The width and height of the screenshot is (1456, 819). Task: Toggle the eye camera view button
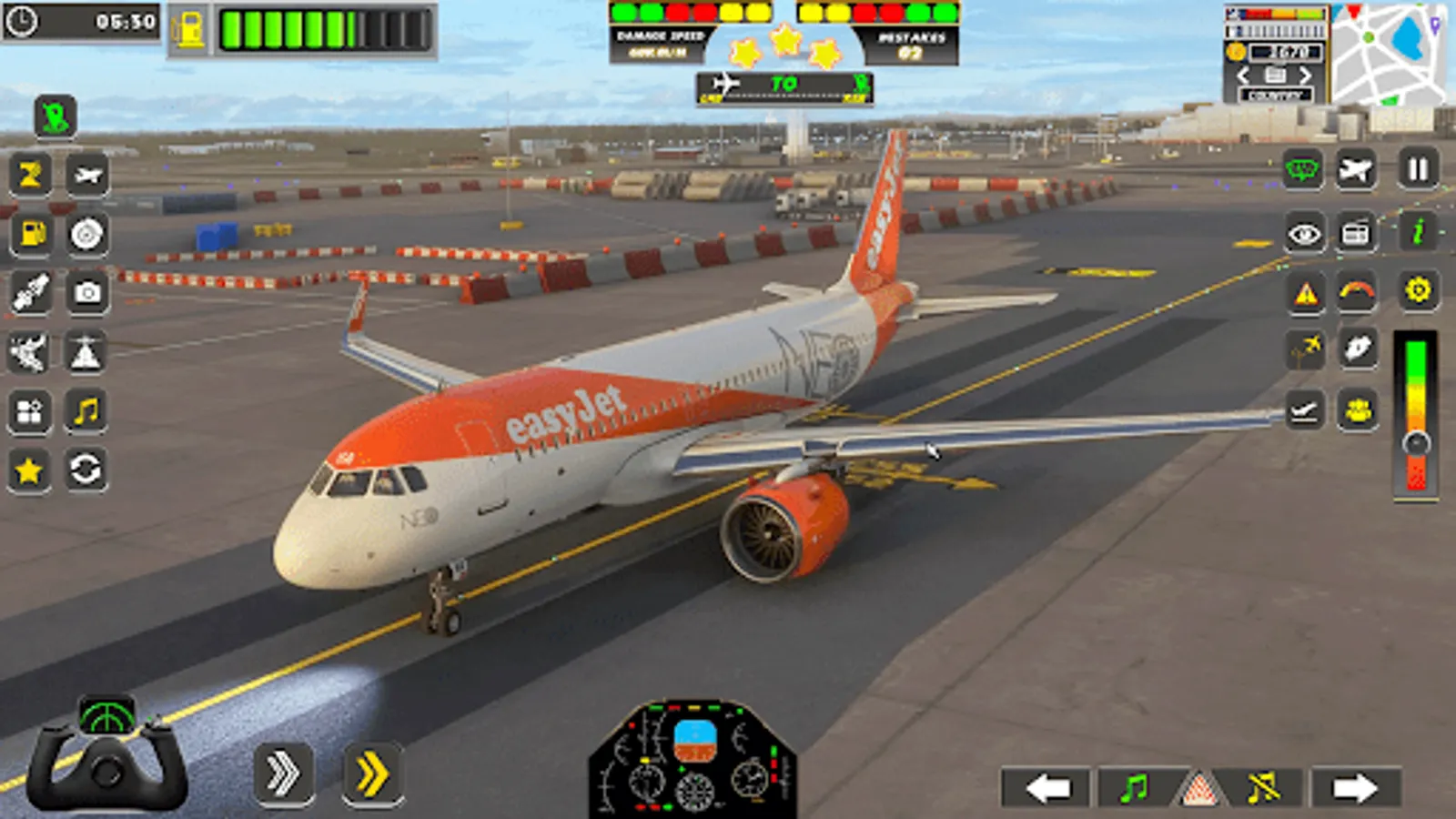(1304, 232)
